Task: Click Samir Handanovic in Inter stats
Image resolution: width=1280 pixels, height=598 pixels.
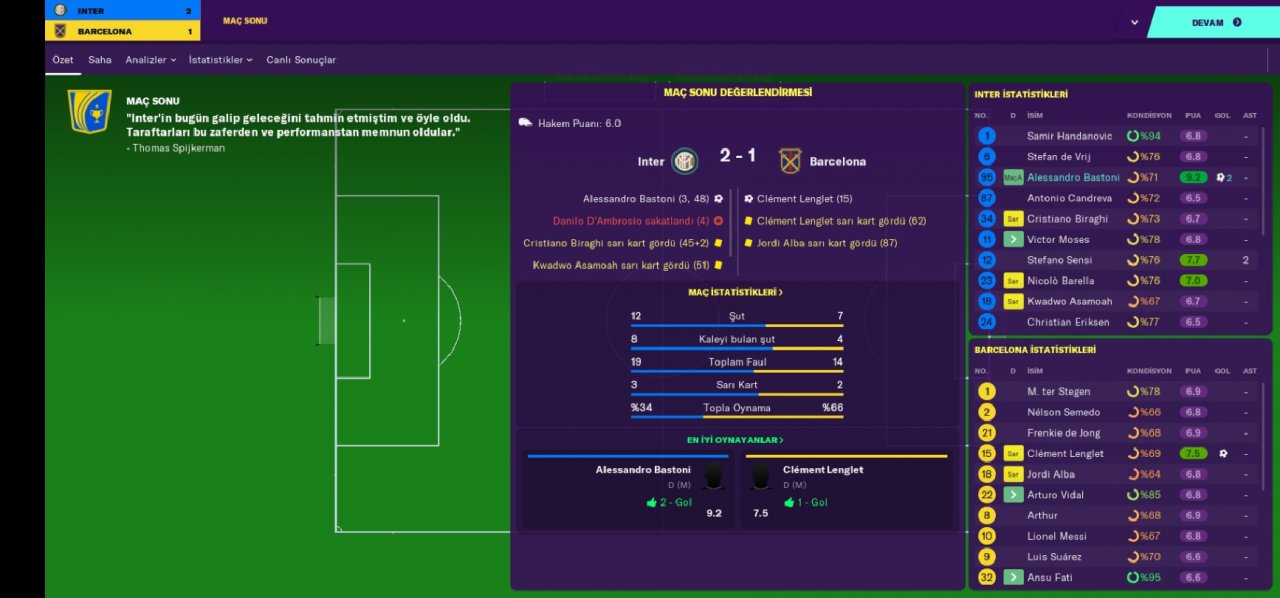Action: pyautogui.click(x=1069, y=136)
